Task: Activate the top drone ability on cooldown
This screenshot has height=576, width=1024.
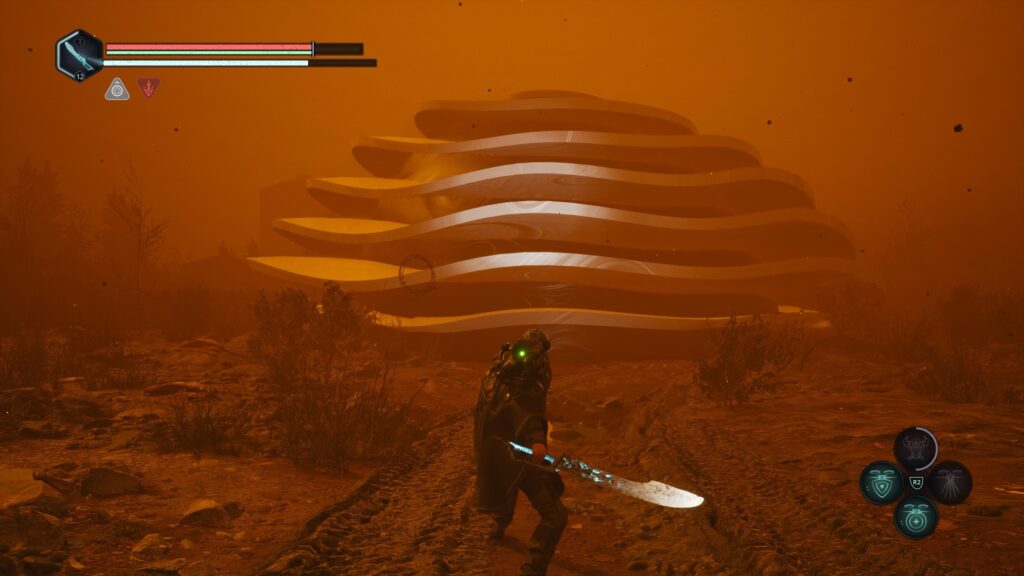Action: 915,449
